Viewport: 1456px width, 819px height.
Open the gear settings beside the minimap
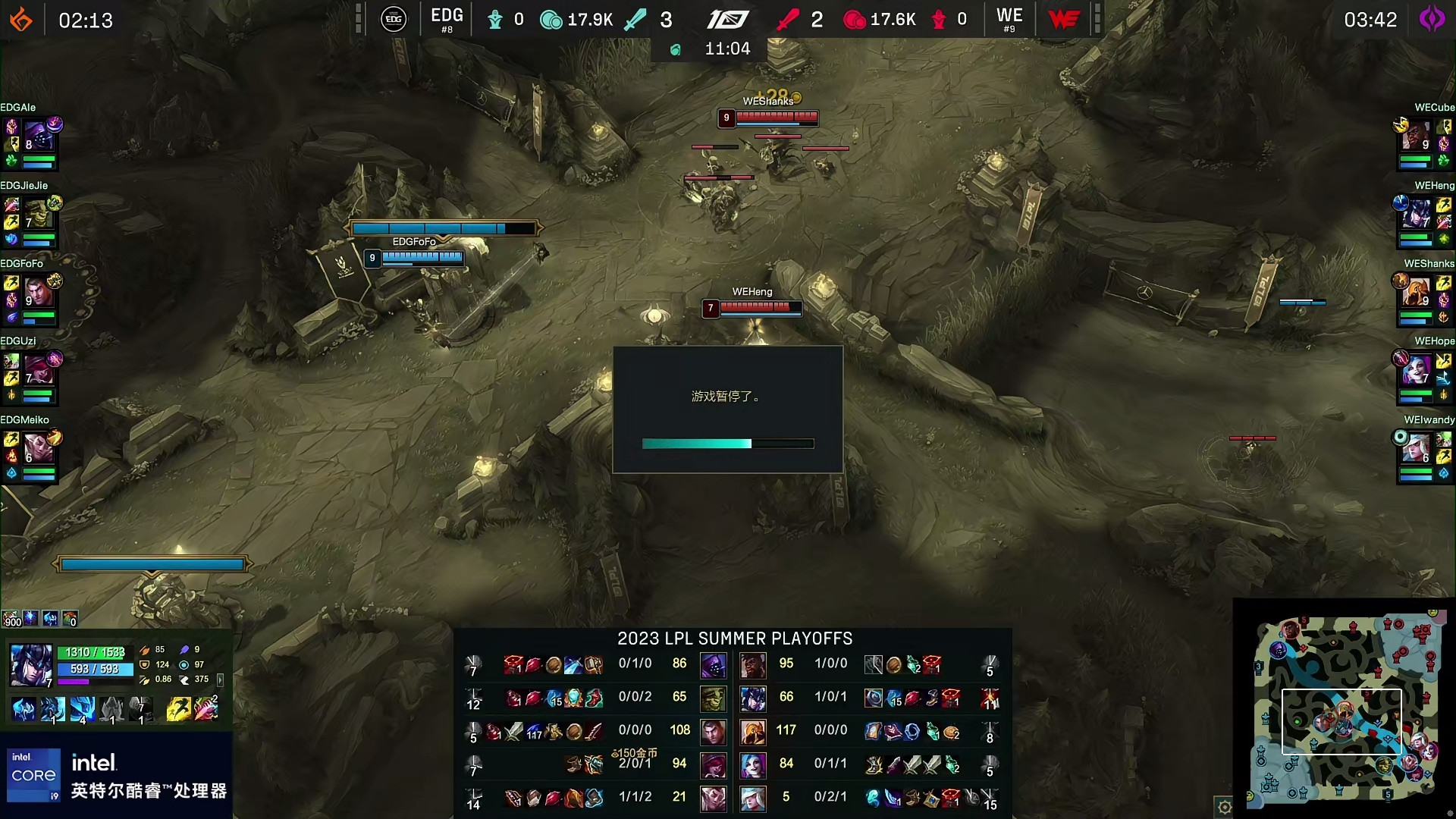pyautogui.click(x=1224, y=808)
